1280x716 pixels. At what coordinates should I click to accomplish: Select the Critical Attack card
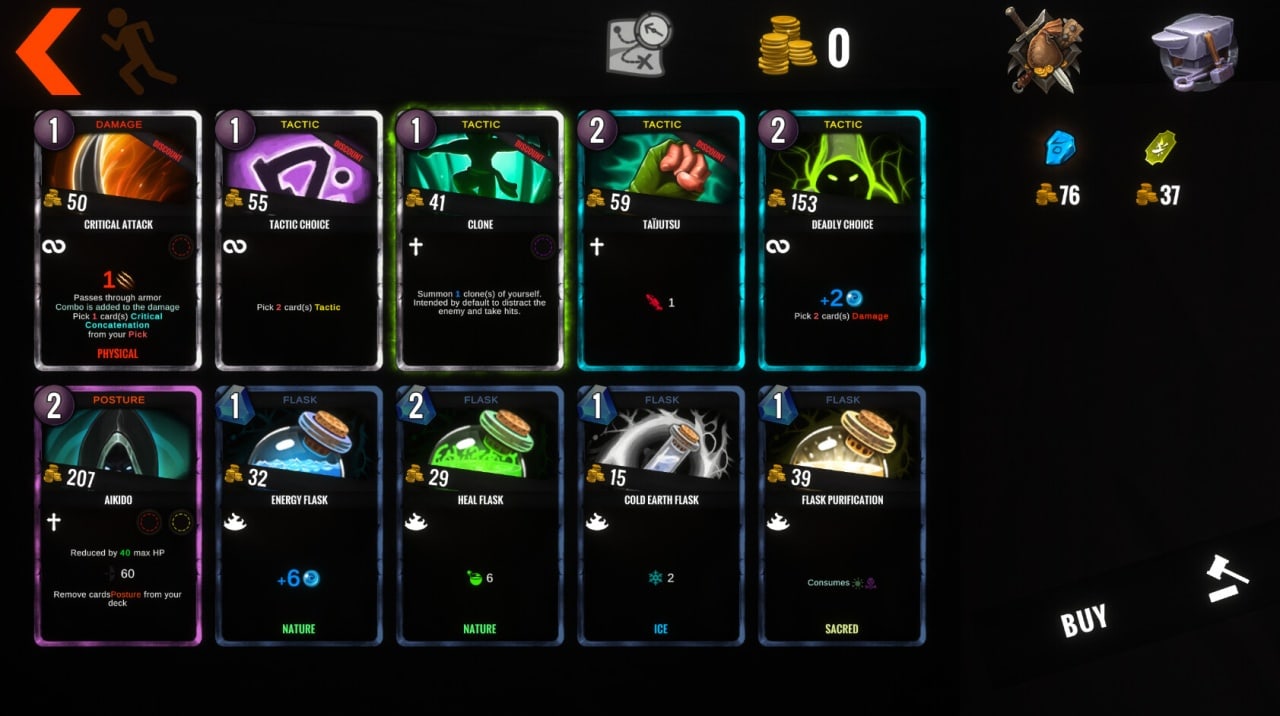[118, 240]
